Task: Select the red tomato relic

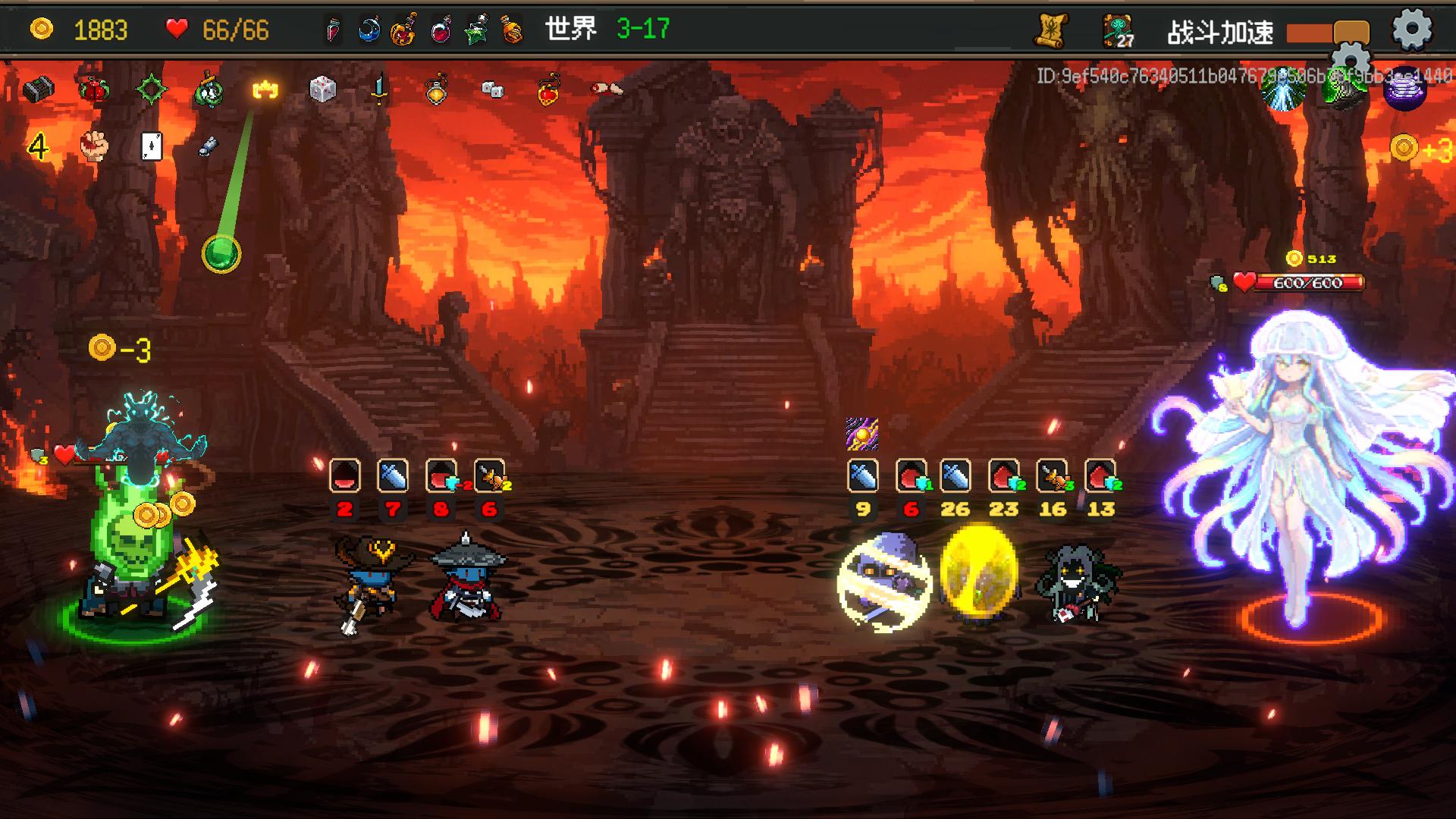Action: click(x=94, y=90)
